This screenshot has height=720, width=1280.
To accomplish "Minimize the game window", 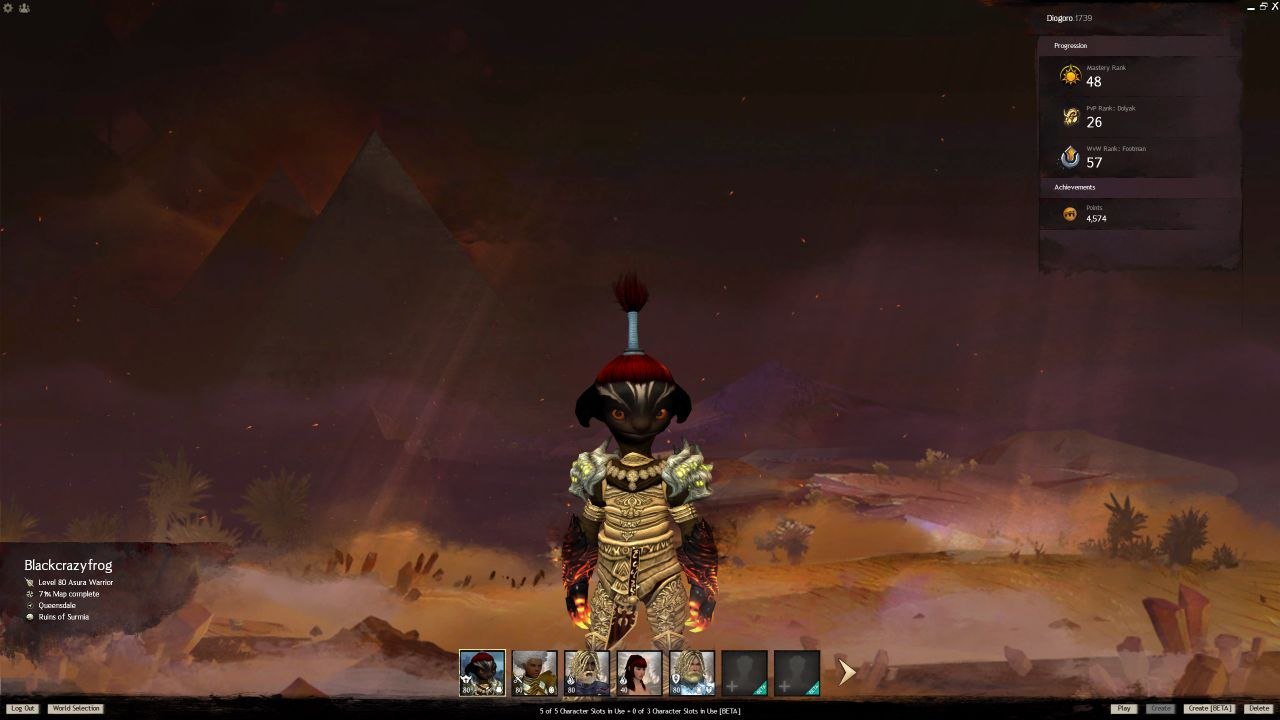I will [x=1251, y=7].
